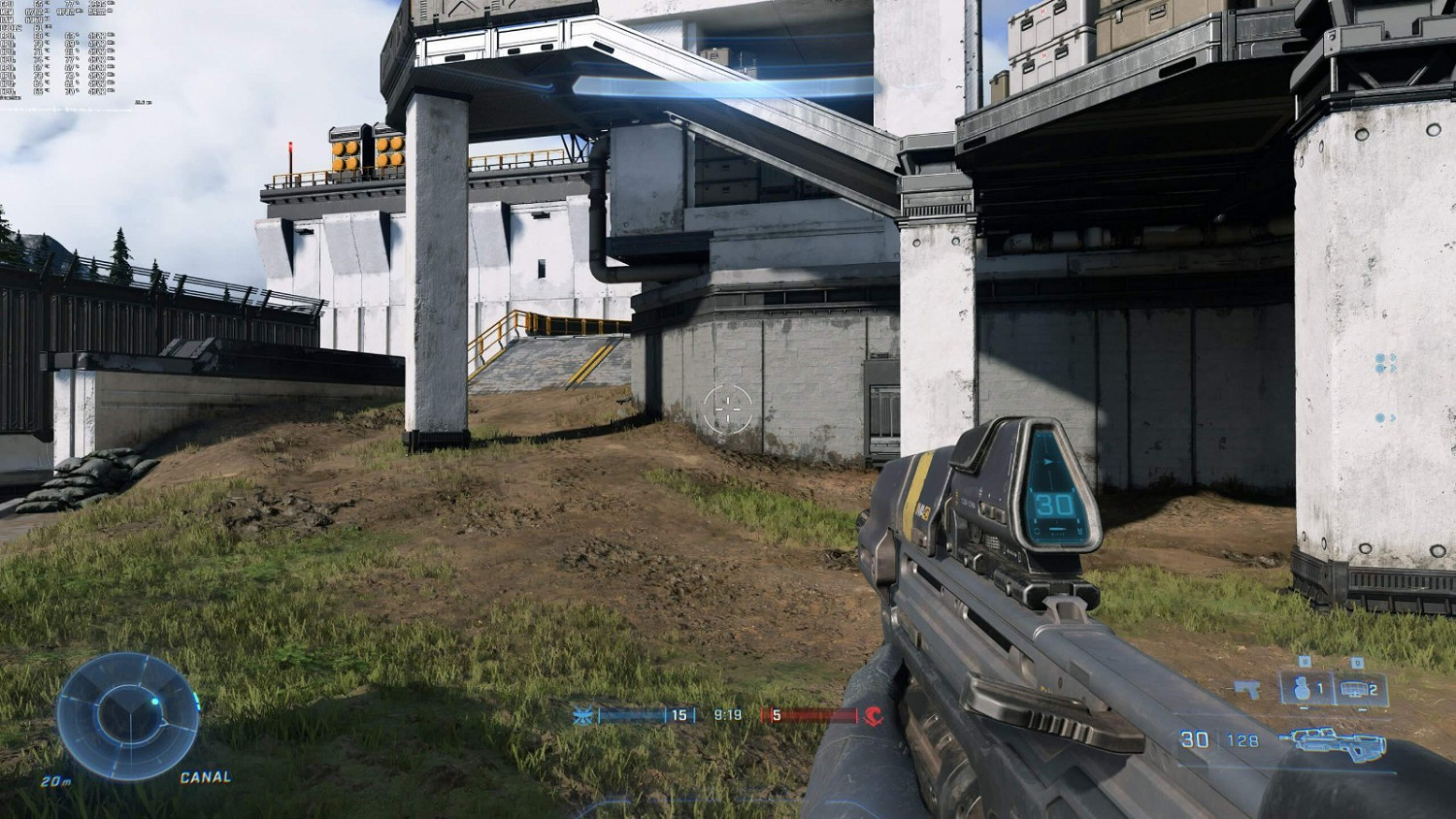1456x819 pixels.
Task: Select the CANAL map label
Action: tap(205, 777)
